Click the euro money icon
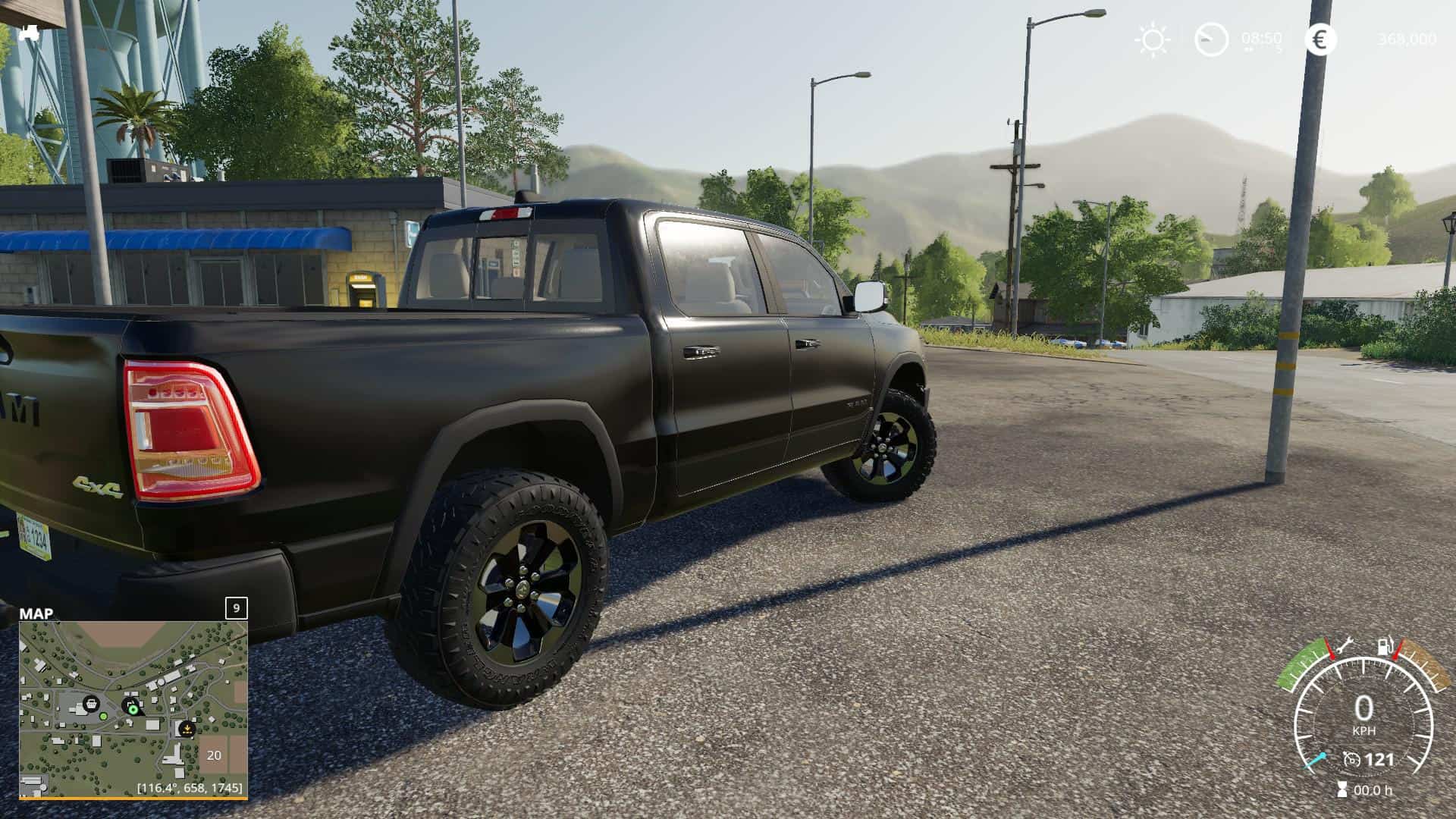The image size is (1456, 819). click(1320, 39)
